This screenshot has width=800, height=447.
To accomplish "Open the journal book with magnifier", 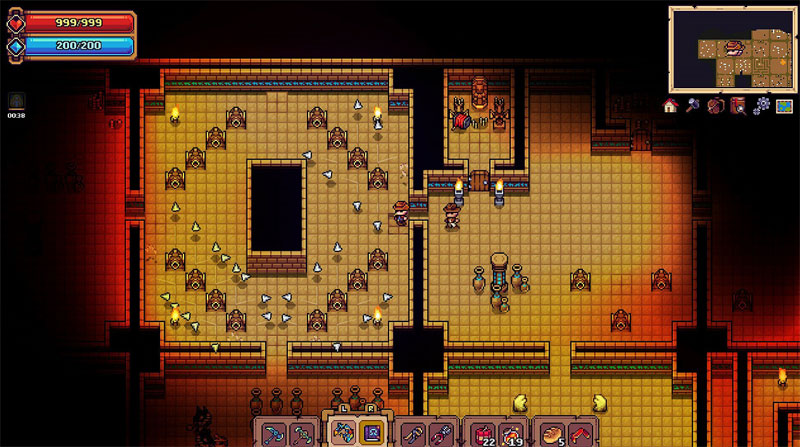I will click(x=738, y=105).
